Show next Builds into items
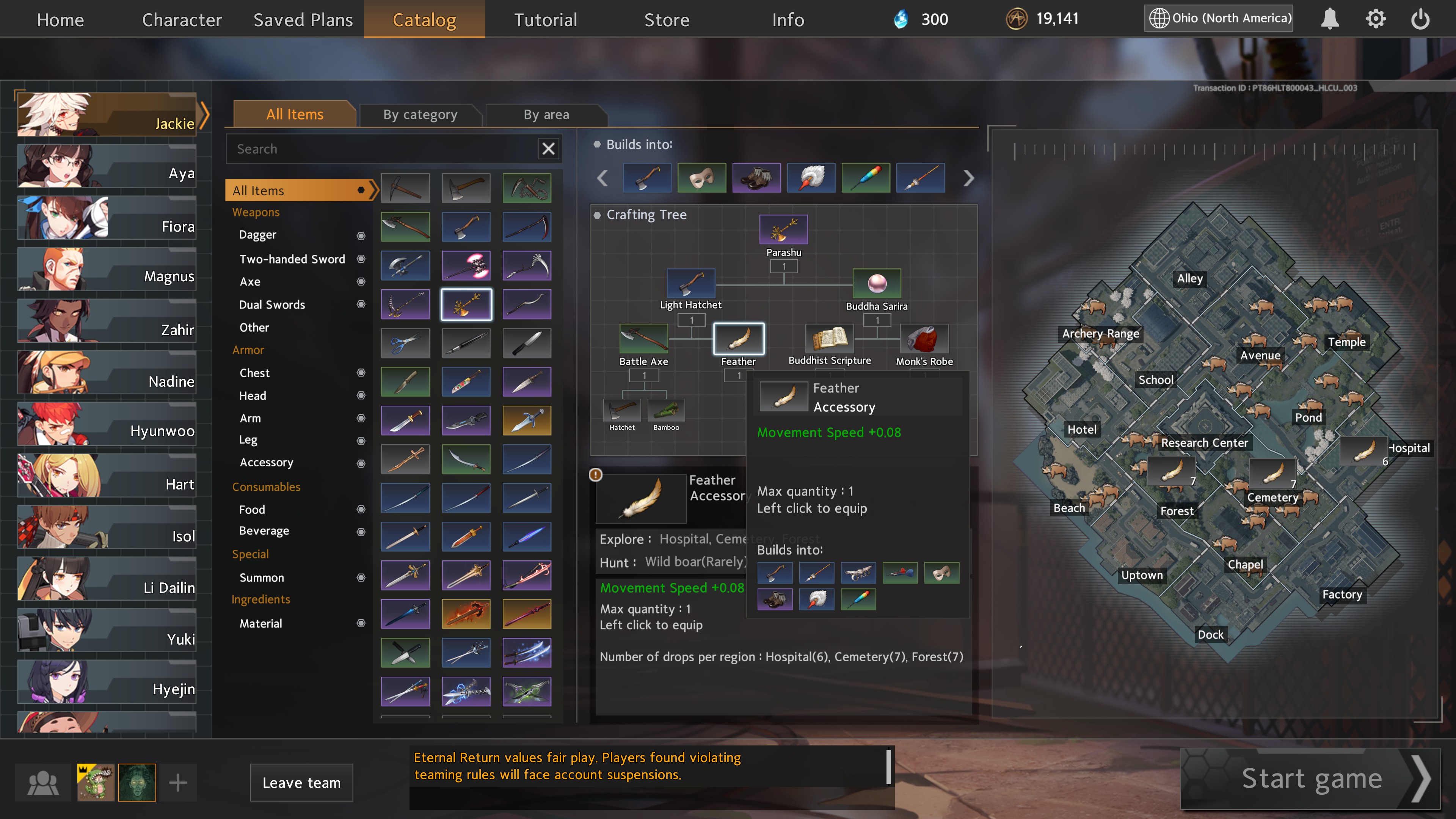The image size is (1456, 819). [x=969, y=178]
